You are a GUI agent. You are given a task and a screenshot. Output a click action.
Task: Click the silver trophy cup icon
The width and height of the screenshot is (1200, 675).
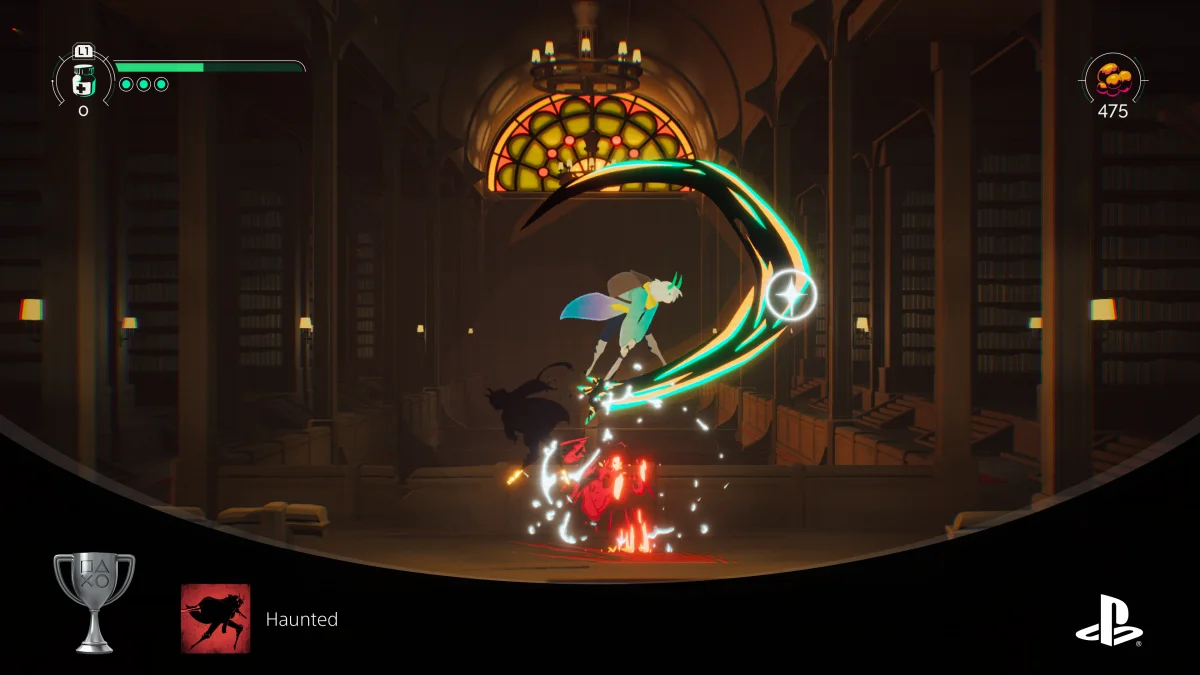click(94, 603)
